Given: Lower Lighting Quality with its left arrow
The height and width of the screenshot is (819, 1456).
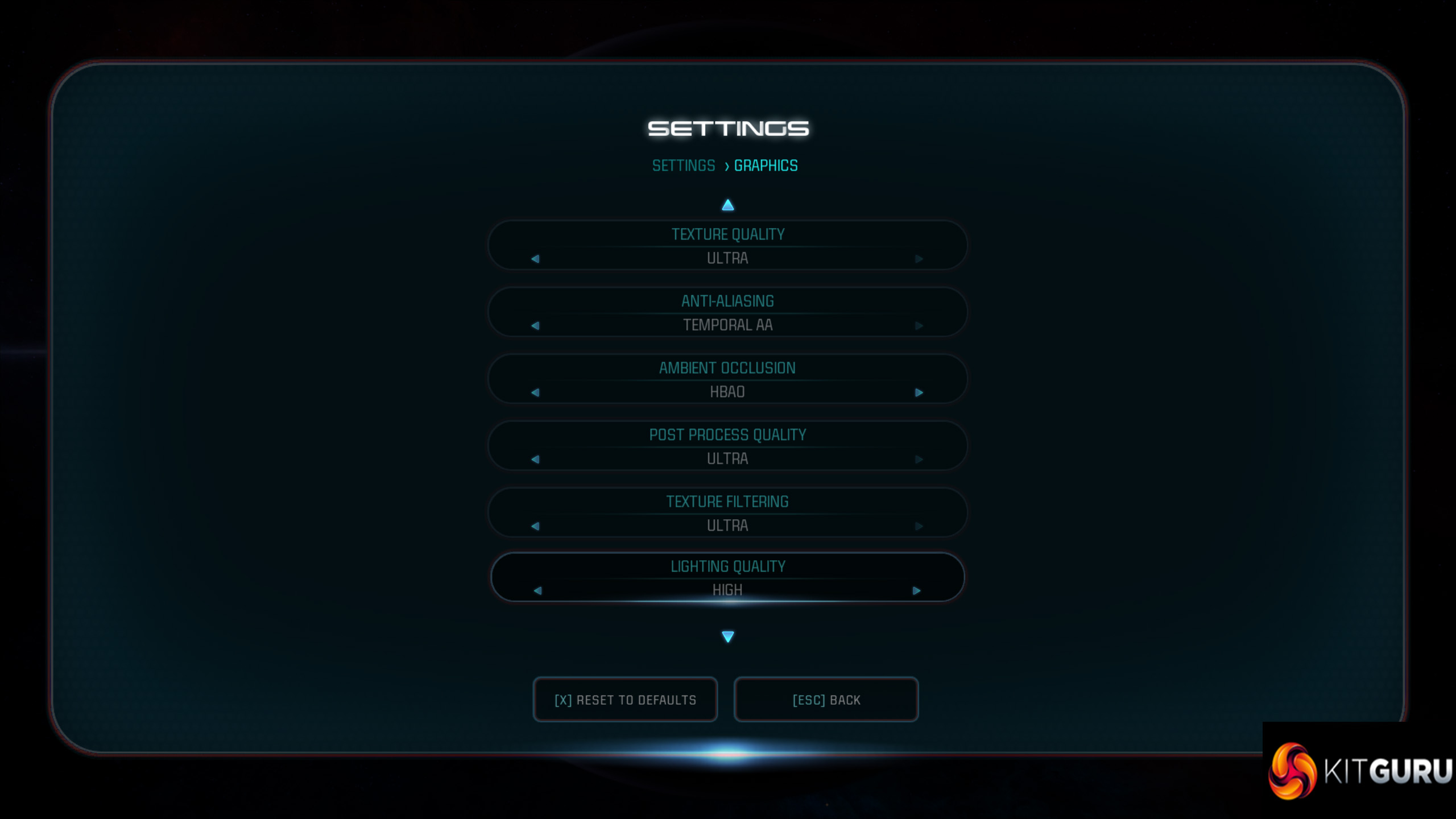Looking at the screenshot, I should point(537,591).
